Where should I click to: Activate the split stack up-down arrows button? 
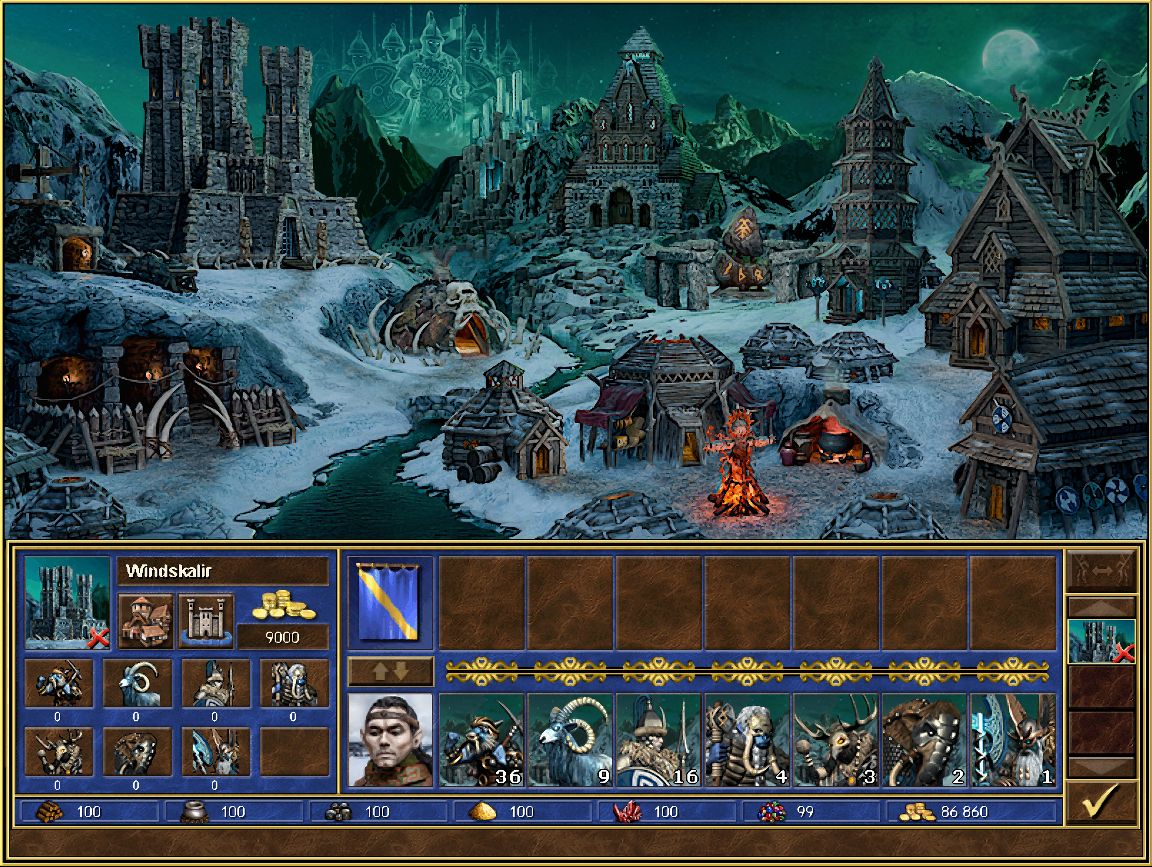[x=390, y=671]
